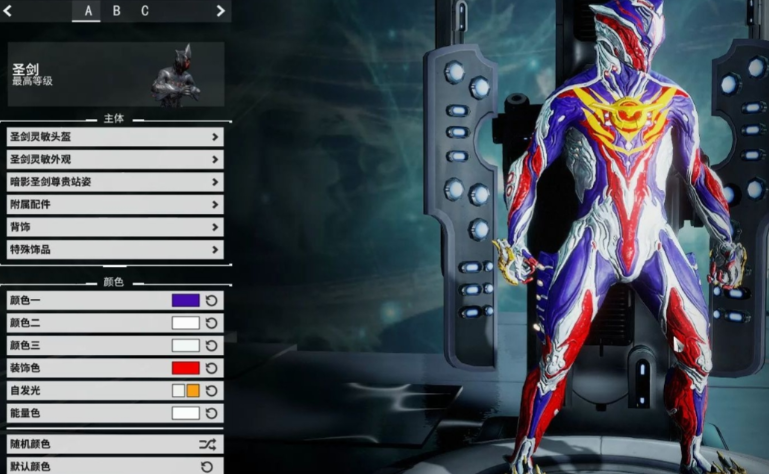Change the white 颜色二 color swatch
Viewport: 769px width, 474px height.
(x=185, y=322)
